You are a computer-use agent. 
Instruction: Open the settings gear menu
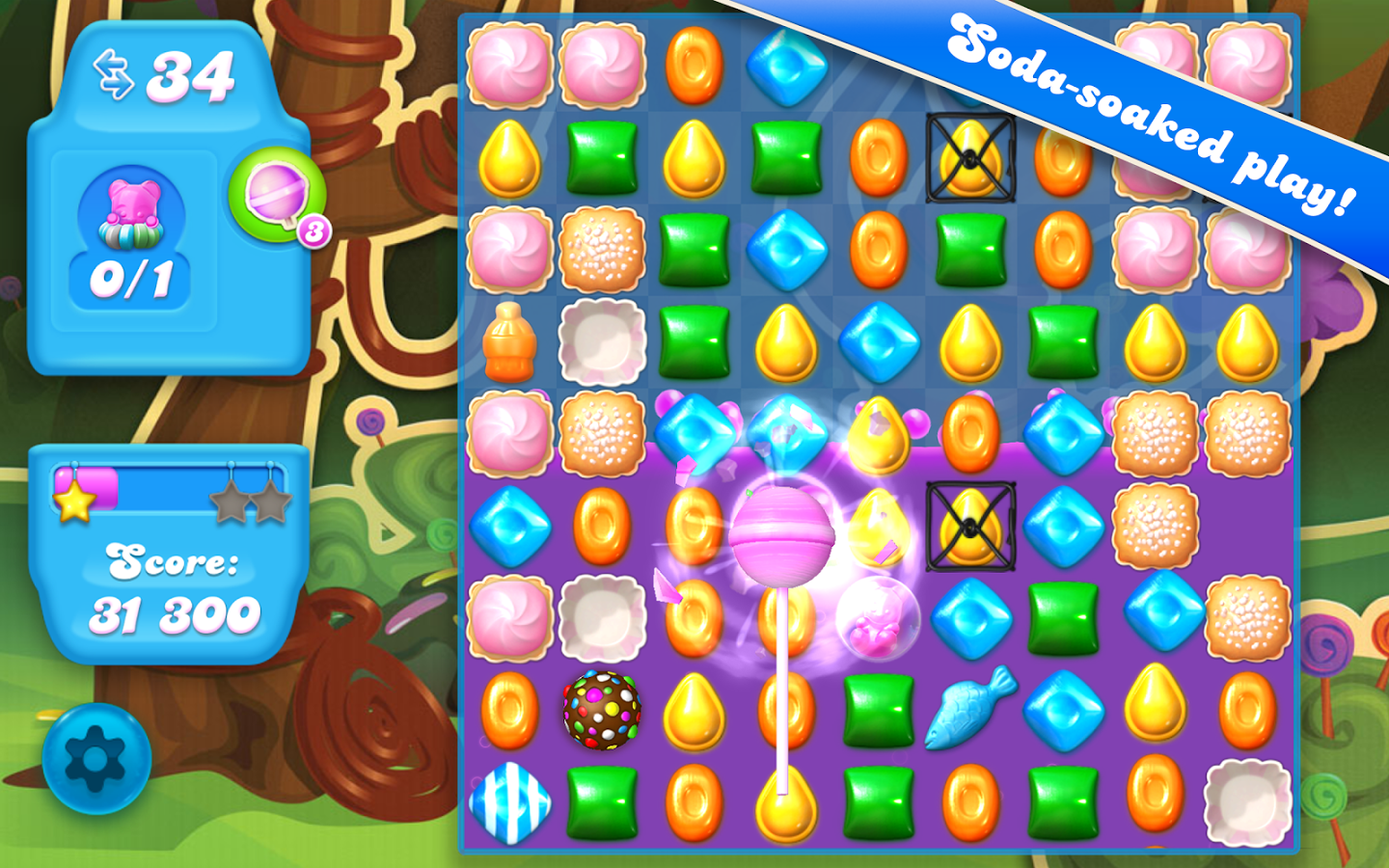[x=96, y=759]
